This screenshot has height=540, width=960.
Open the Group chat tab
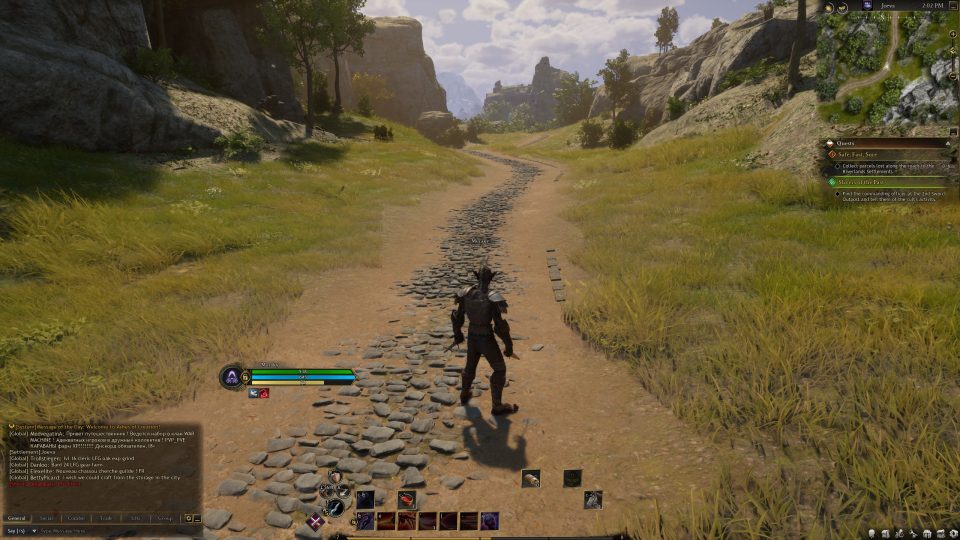point(164,518)
